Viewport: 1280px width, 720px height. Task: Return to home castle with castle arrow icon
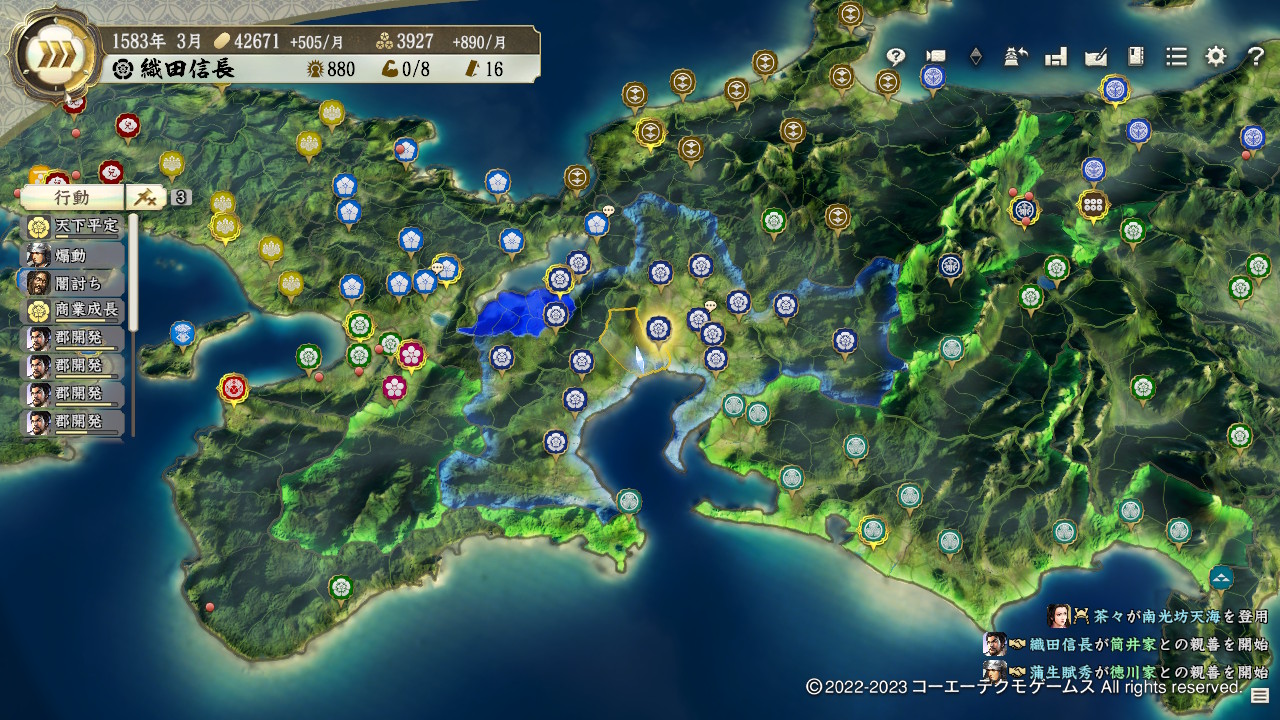point(1016,57)
